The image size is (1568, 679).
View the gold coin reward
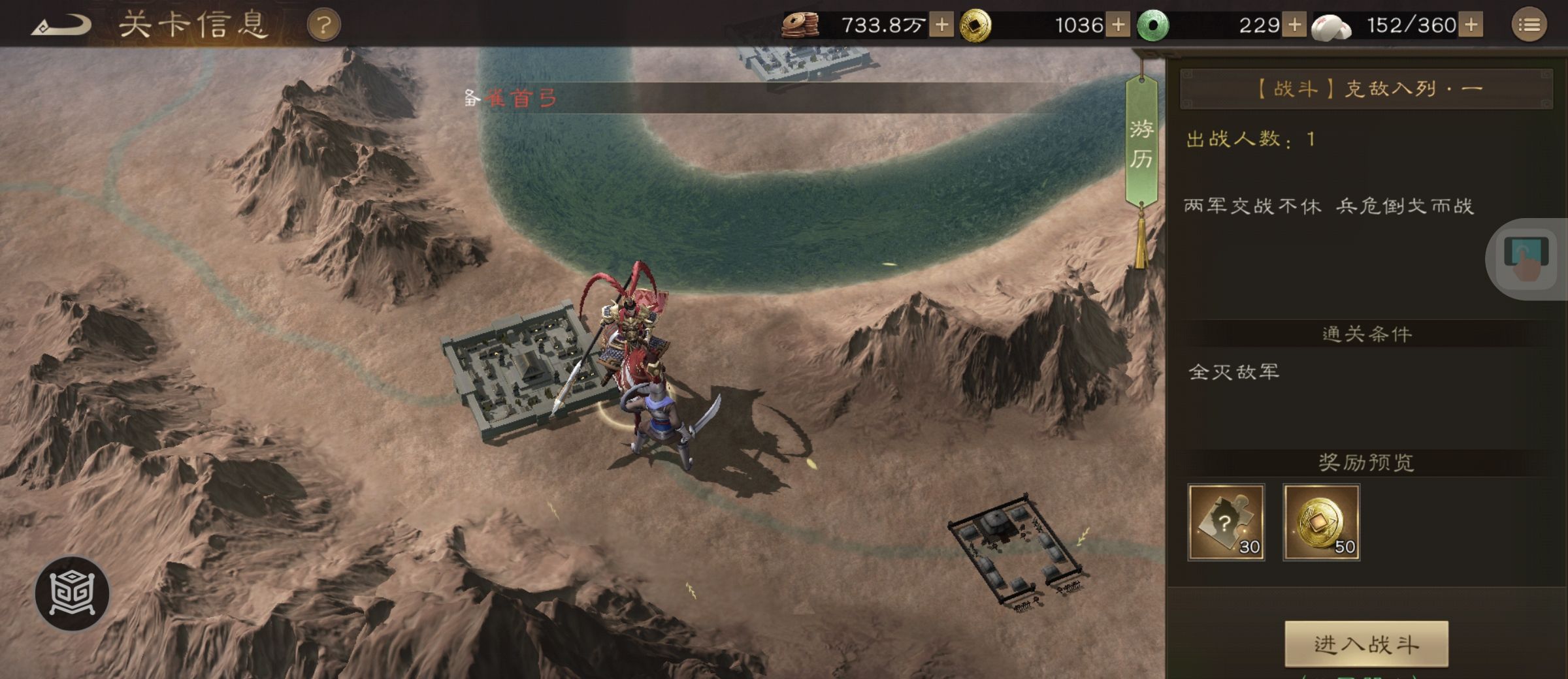click(x=1321, y=522)
